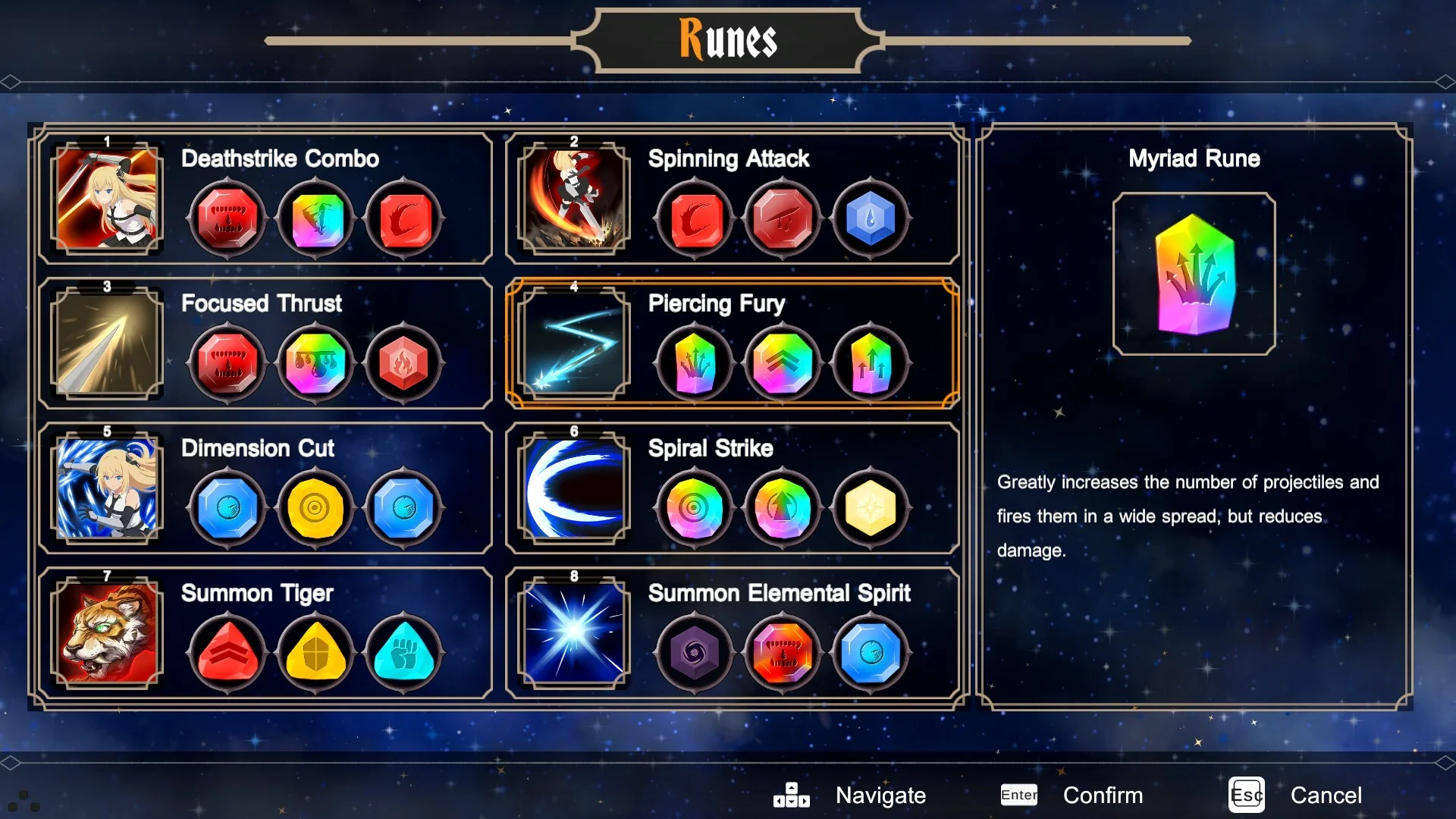Select Piercing Fury's rainbow trident Myriad rune

coord(695,363)
